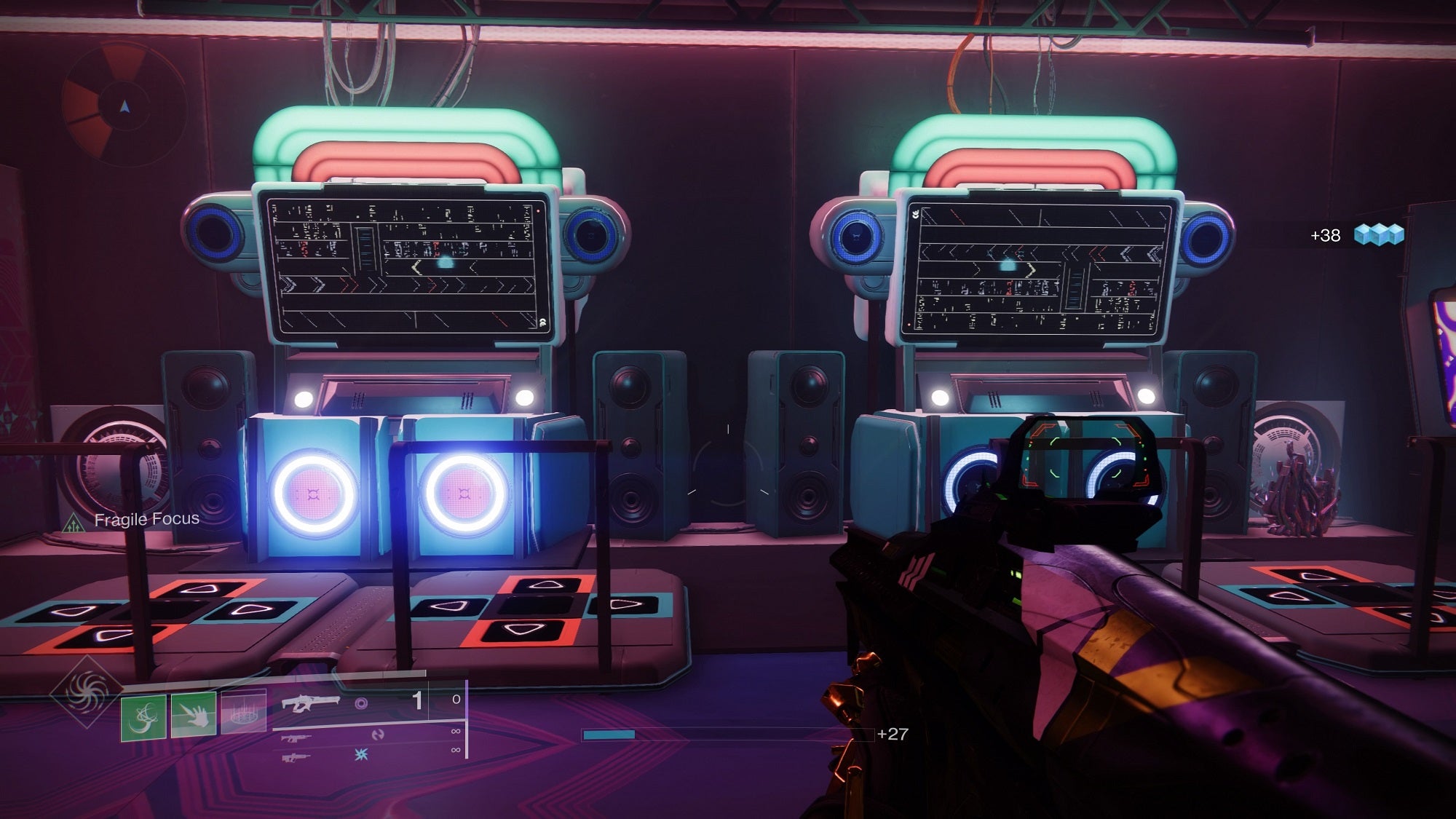The image size is (1456, 819).
Task: Click the kinetic ammo icon beside the sidearm
Action: pyautogui.click(x=378, y=735)
